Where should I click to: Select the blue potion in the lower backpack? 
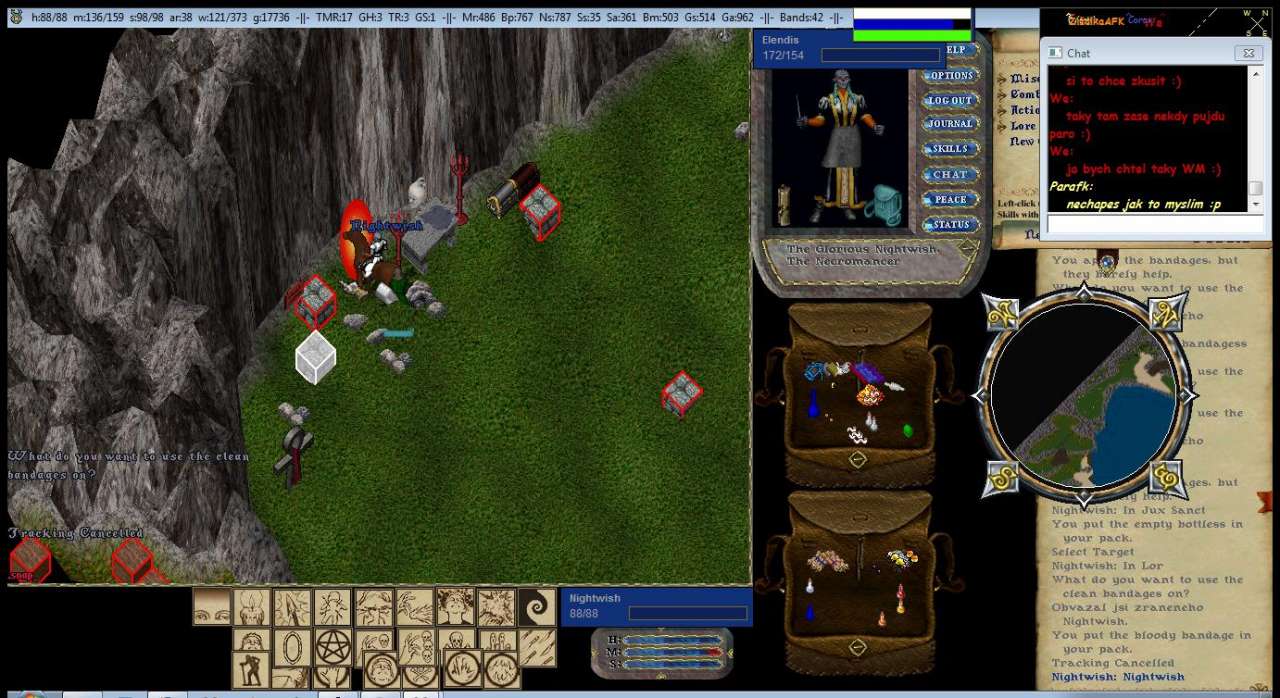[x=810, y=612]
